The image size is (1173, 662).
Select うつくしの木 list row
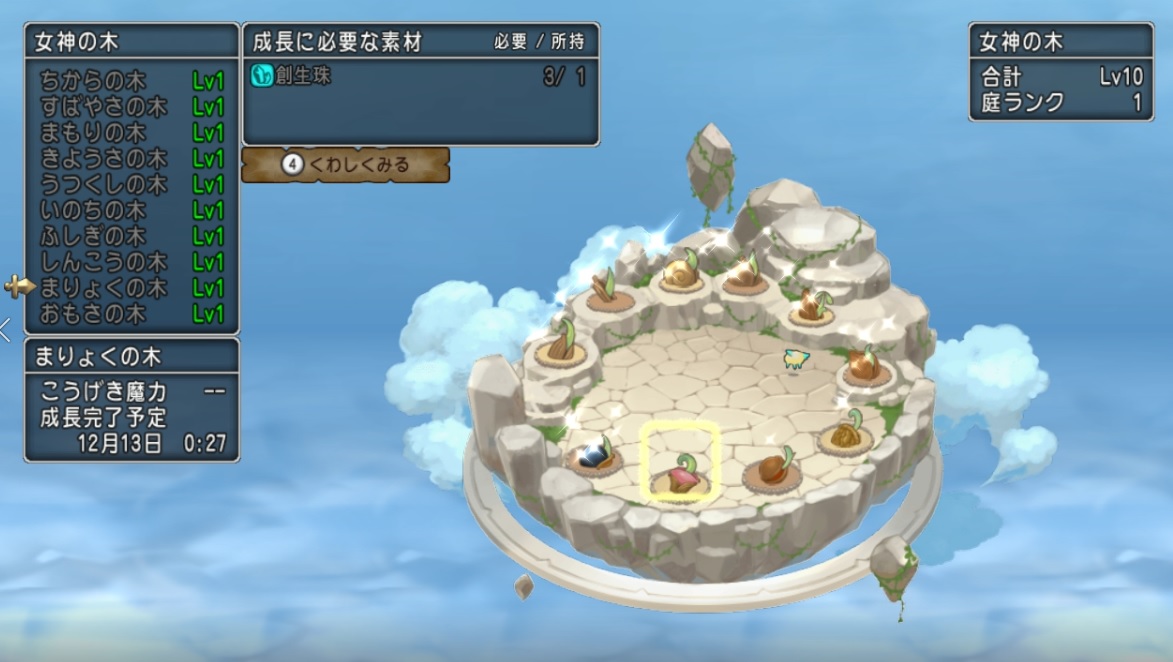[131, 185]
